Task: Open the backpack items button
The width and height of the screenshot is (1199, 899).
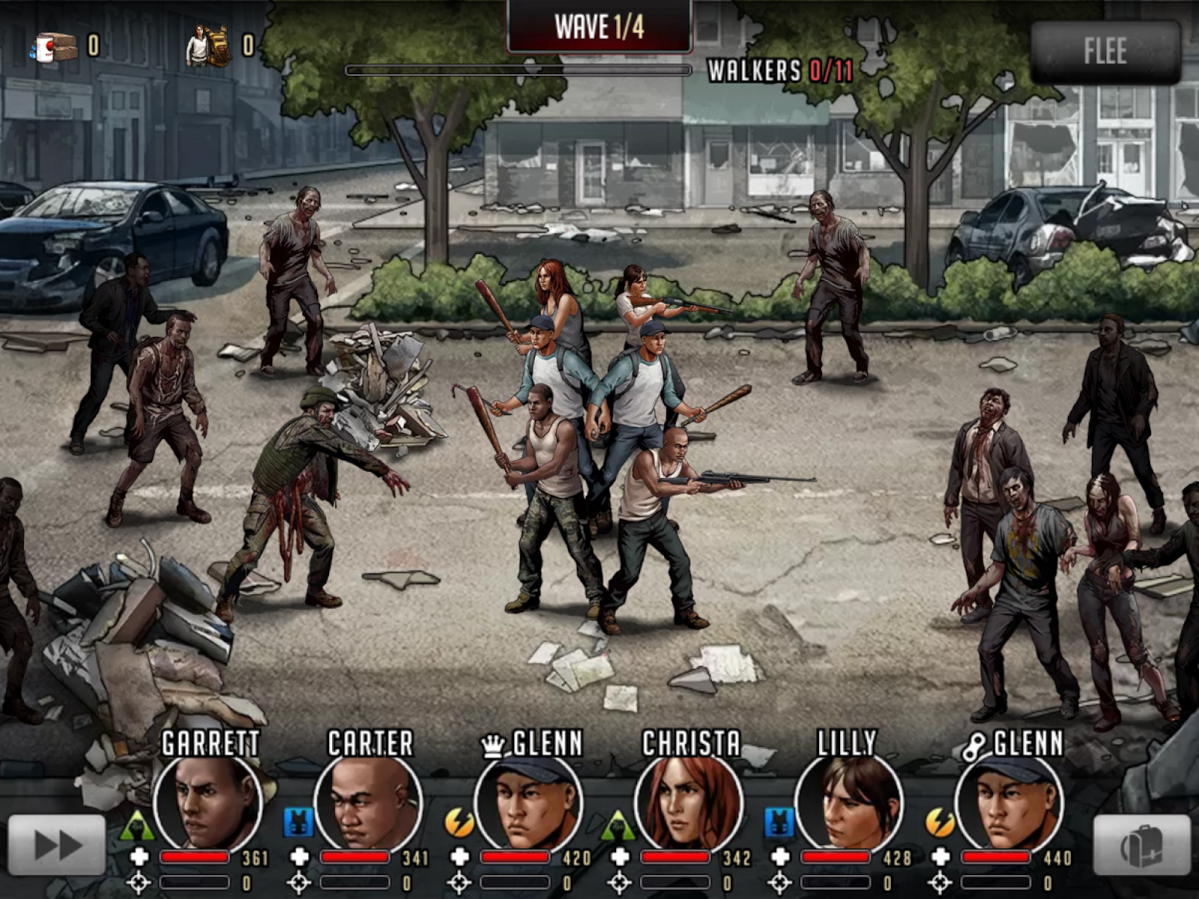Action: tap(1141, 846)
